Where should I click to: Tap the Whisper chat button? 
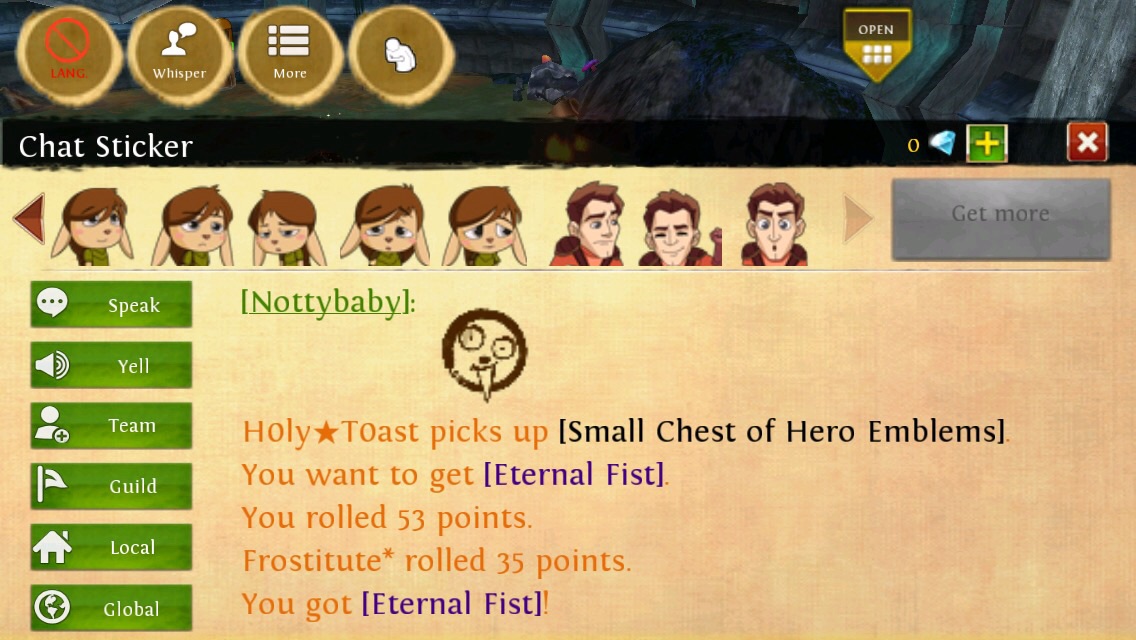point(179,50)
